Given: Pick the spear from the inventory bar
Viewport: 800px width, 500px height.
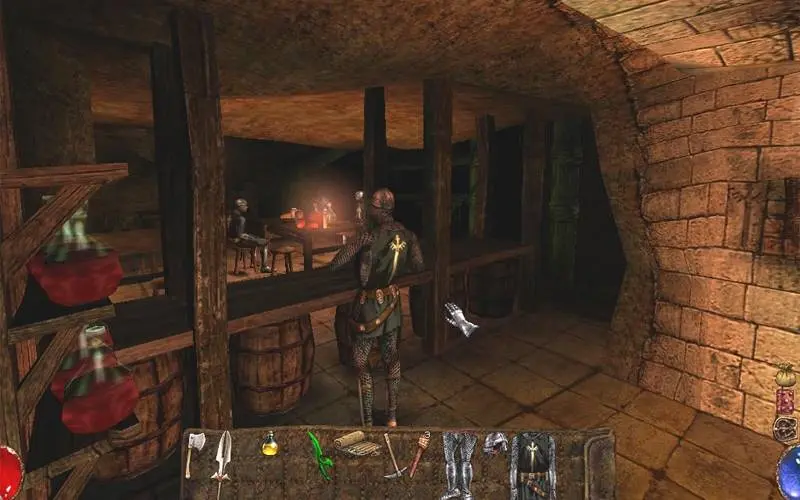Looking at the screenshot, I should click(x=222, y=462).
